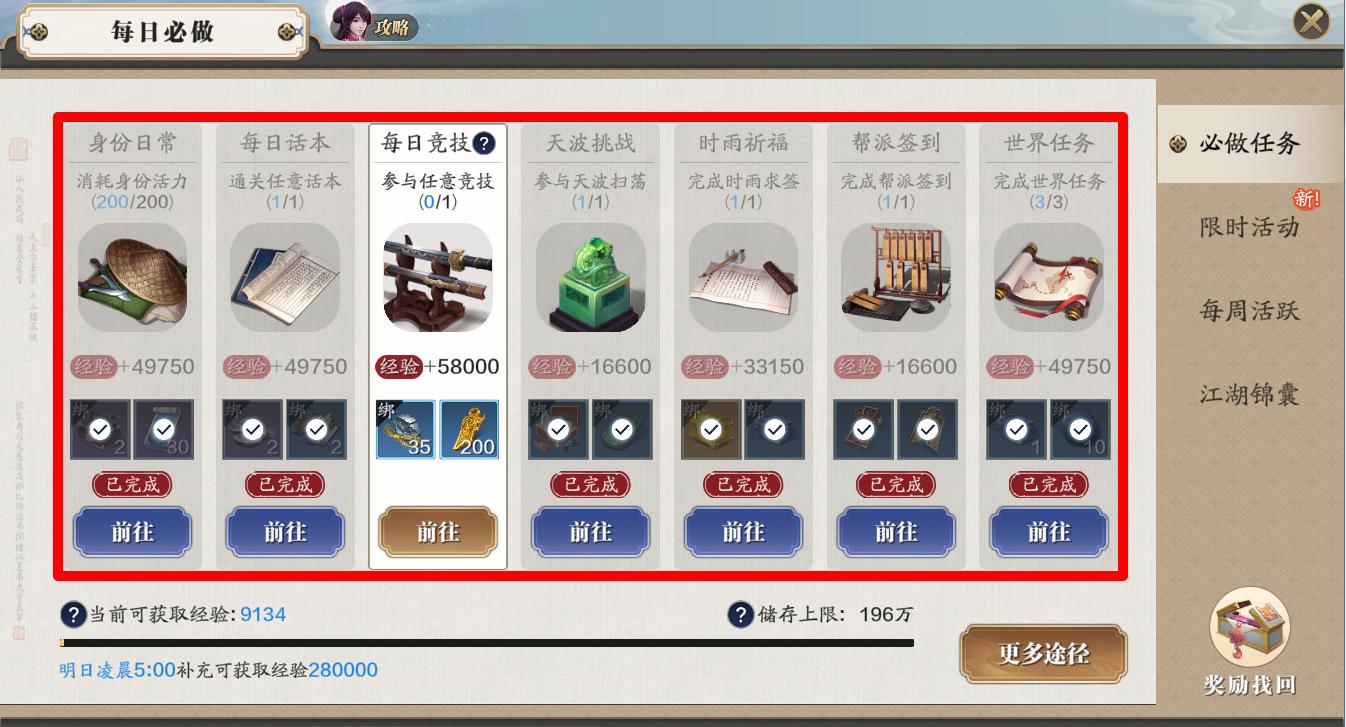Click the 更多途径 button
The height and width of the screenshot is (727, 1346).
[1044, 653]
